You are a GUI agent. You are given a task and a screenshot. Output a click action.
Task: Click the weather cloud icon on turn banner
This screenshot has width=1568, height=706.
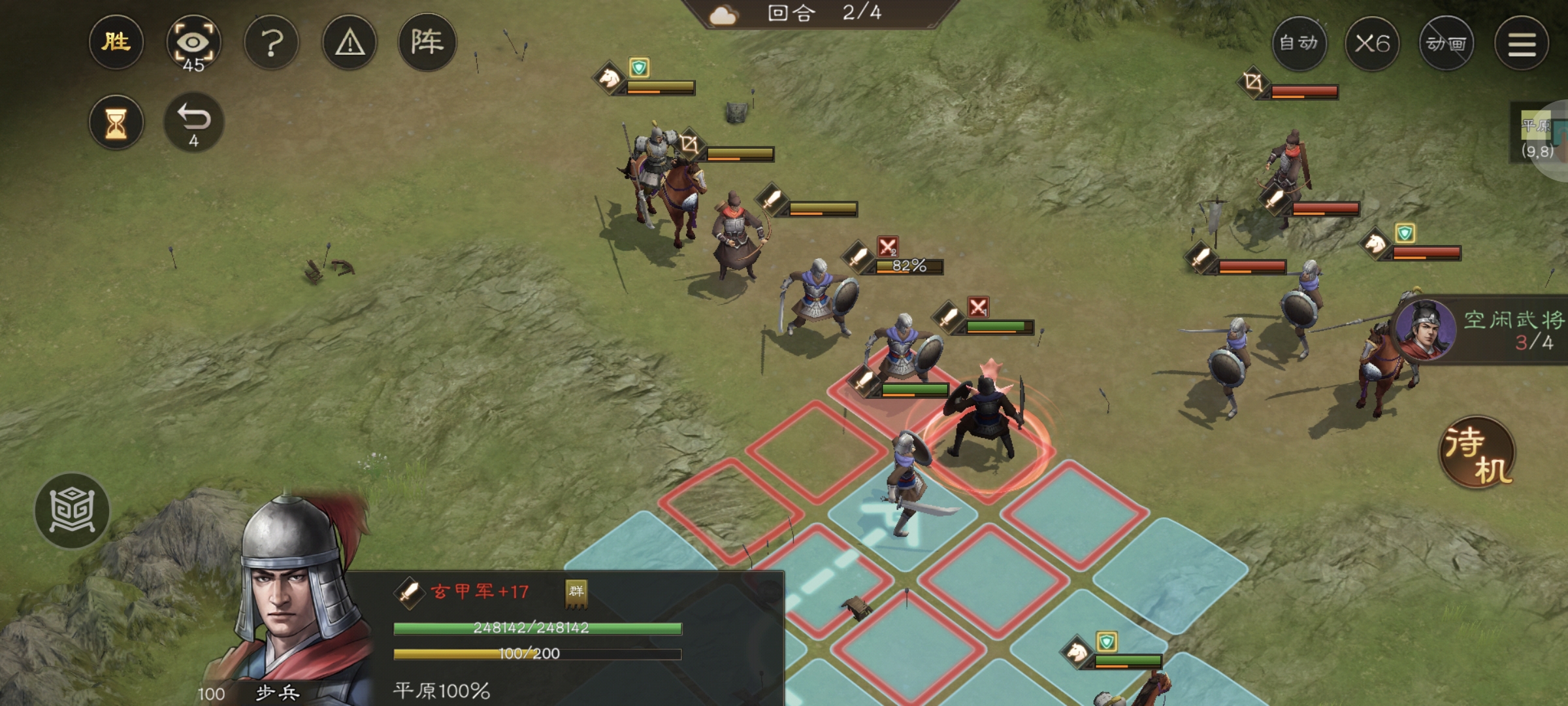pos(723,13)
